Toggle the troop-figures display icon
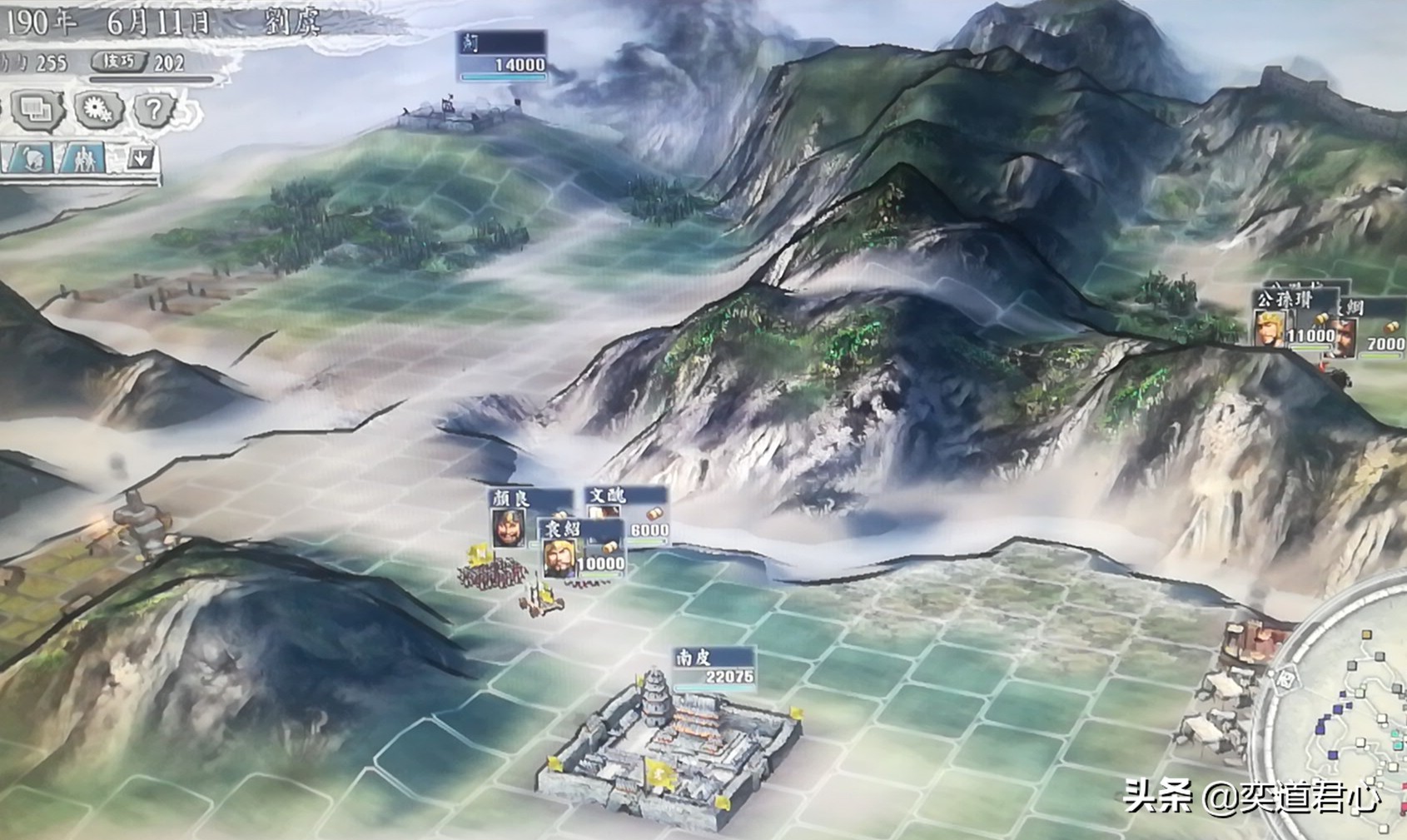This screenshot has height=840, width=1407. coord(83,157)
